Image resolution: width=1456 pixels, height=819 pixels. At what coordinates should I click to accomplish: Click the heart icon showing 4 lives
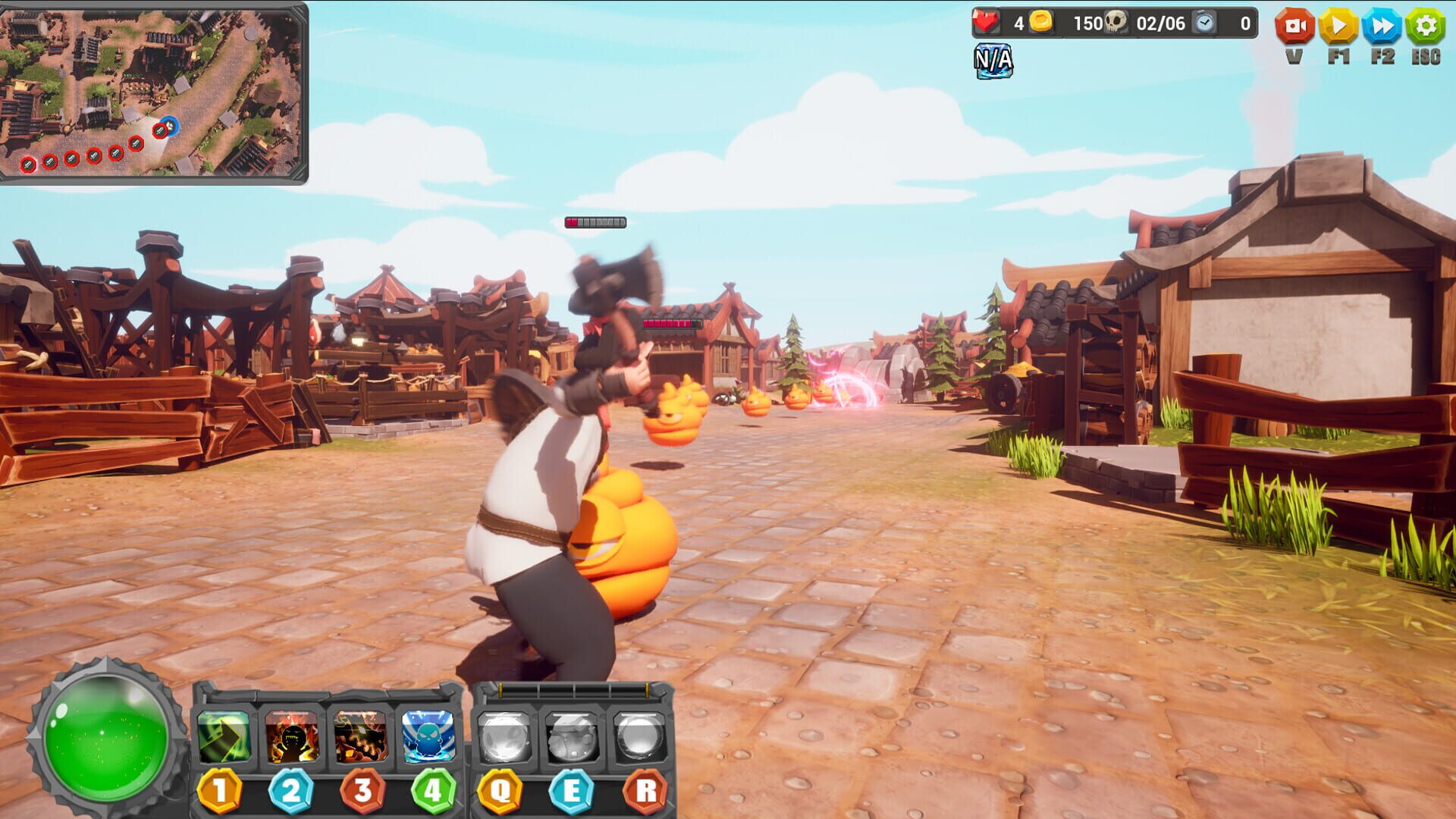click(x=985, y=23)
